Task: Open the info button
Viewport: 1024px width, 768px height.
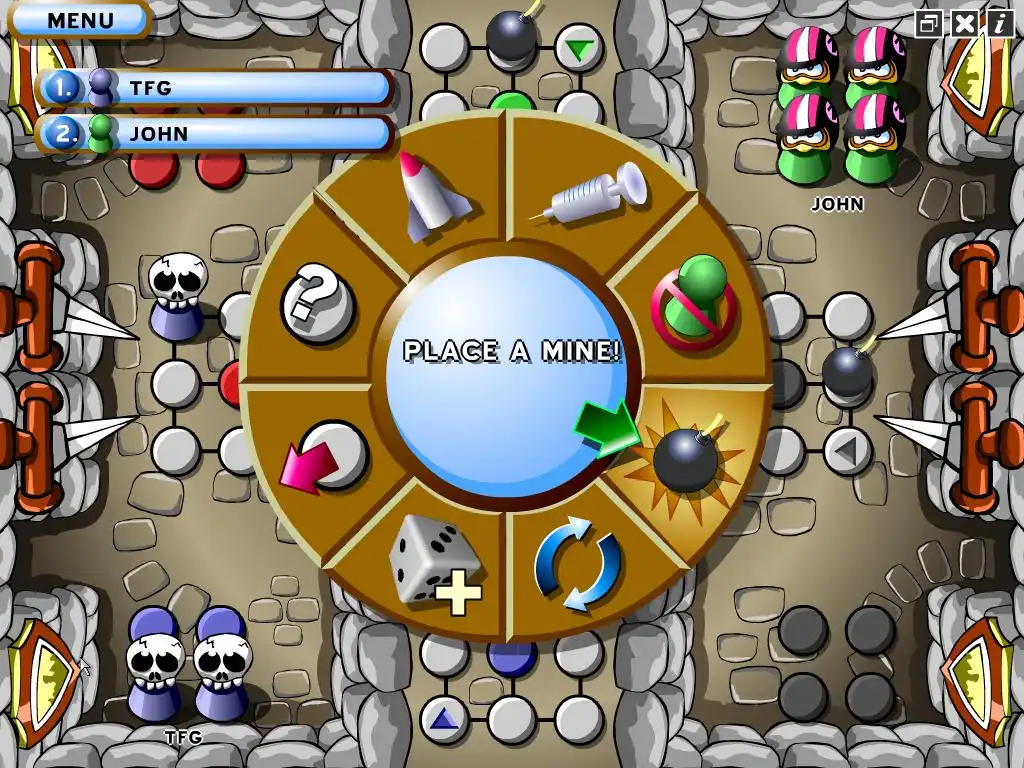Action: point(999,23)
